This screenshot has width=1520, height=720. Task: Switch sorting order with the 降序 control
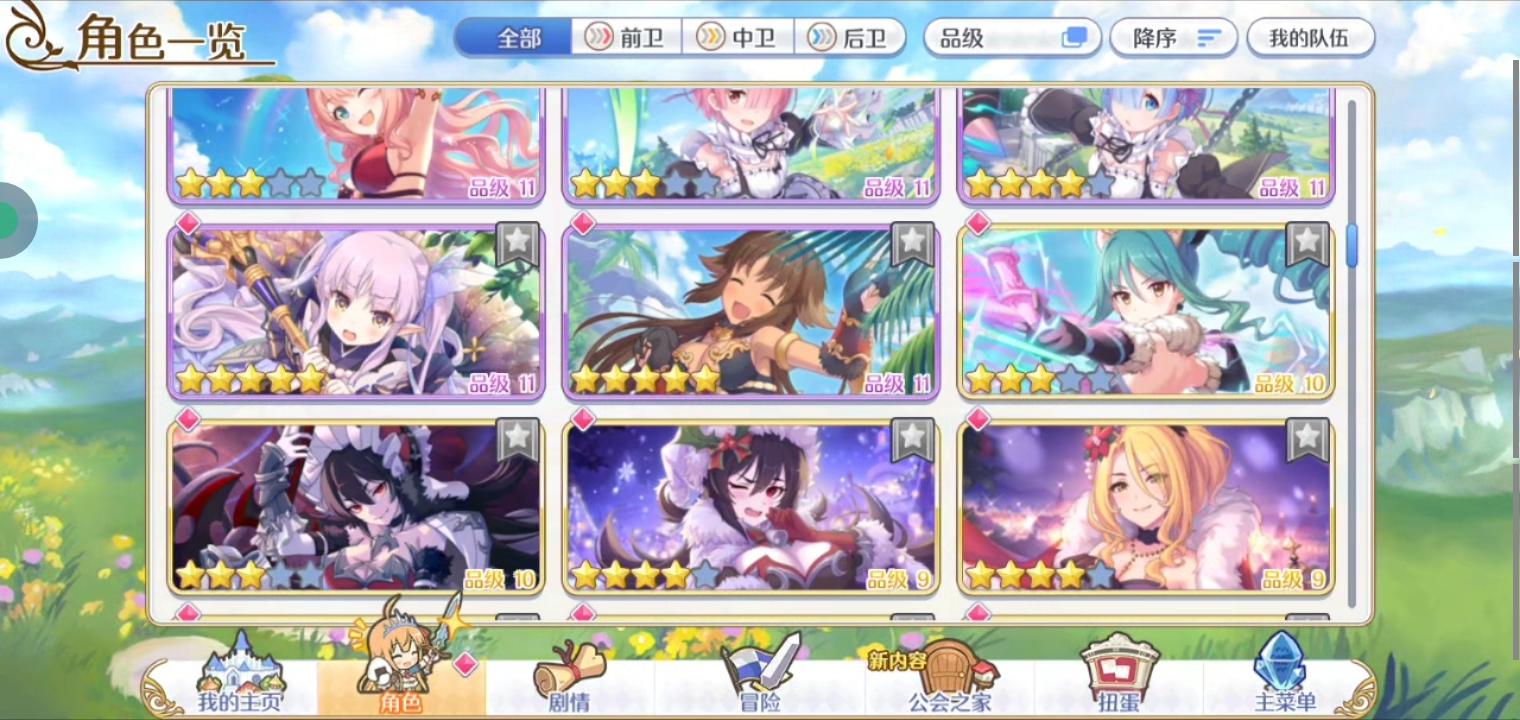point(1173,38)
